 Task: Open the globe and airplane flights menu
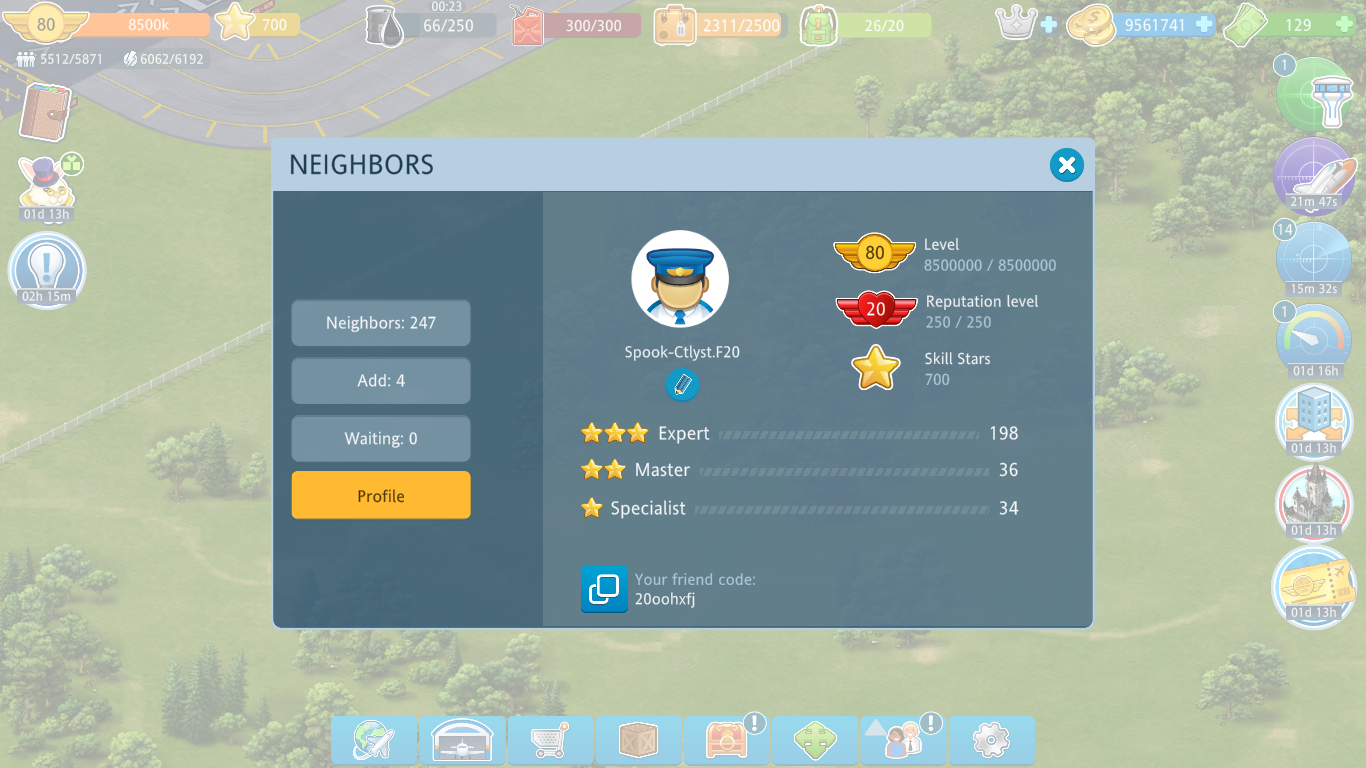pos(374,741)
